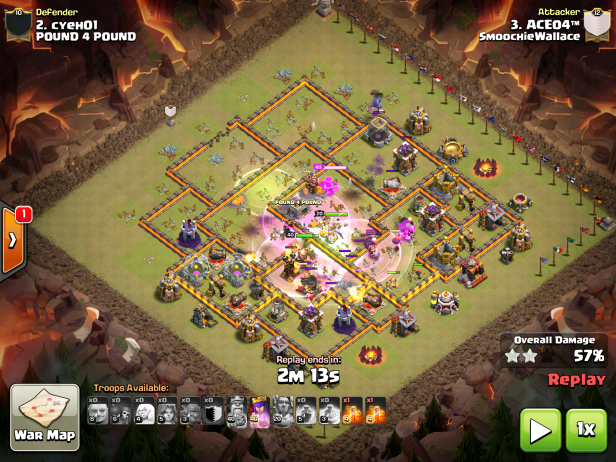The height and width of the screenshot is (462, 616).
Task: Expand the side panel arrow tab
Action: pyautogui.click(x=13, y=240)
